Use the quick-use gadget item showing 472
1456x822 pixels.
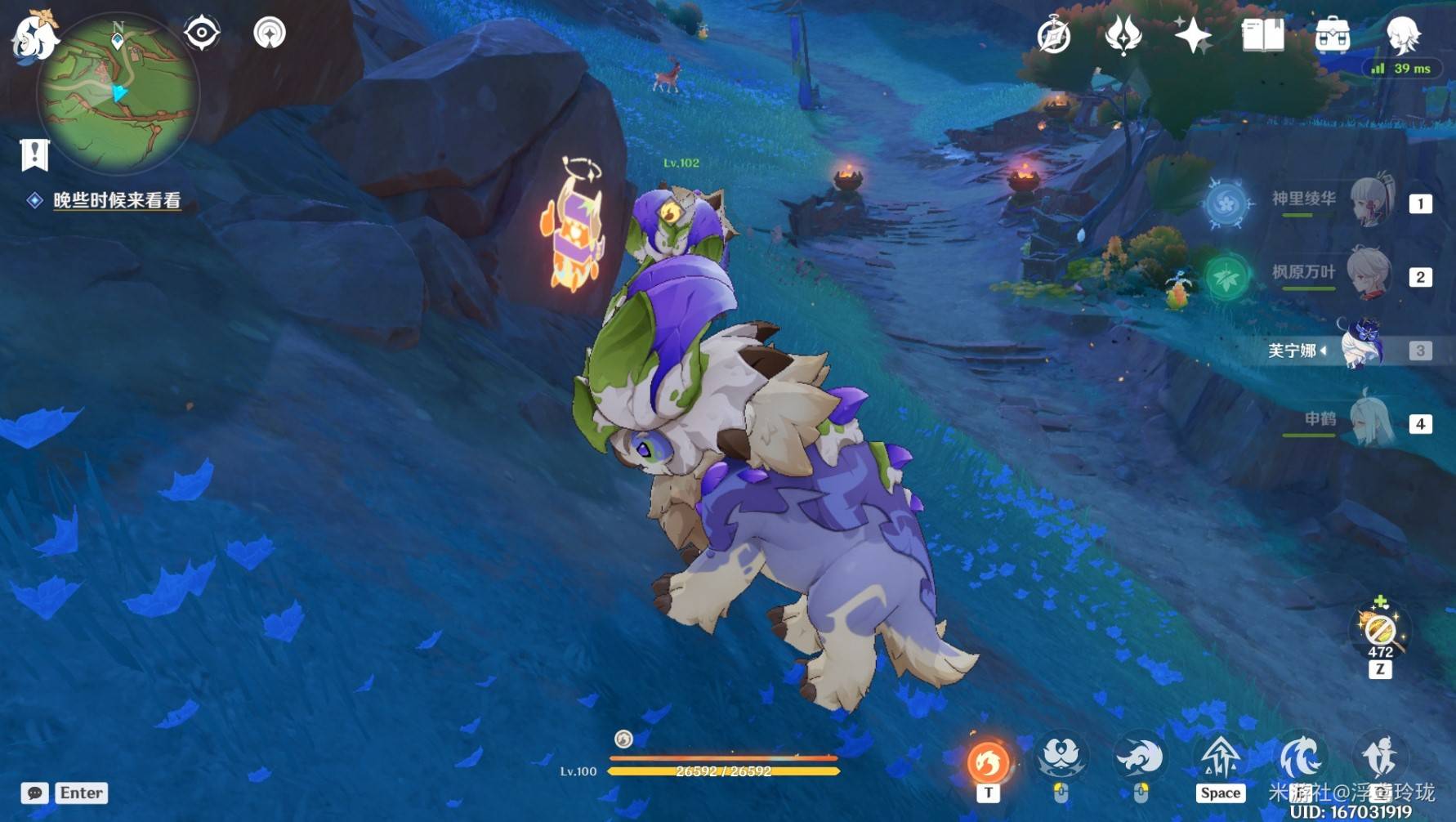[x=1380, y=631]
